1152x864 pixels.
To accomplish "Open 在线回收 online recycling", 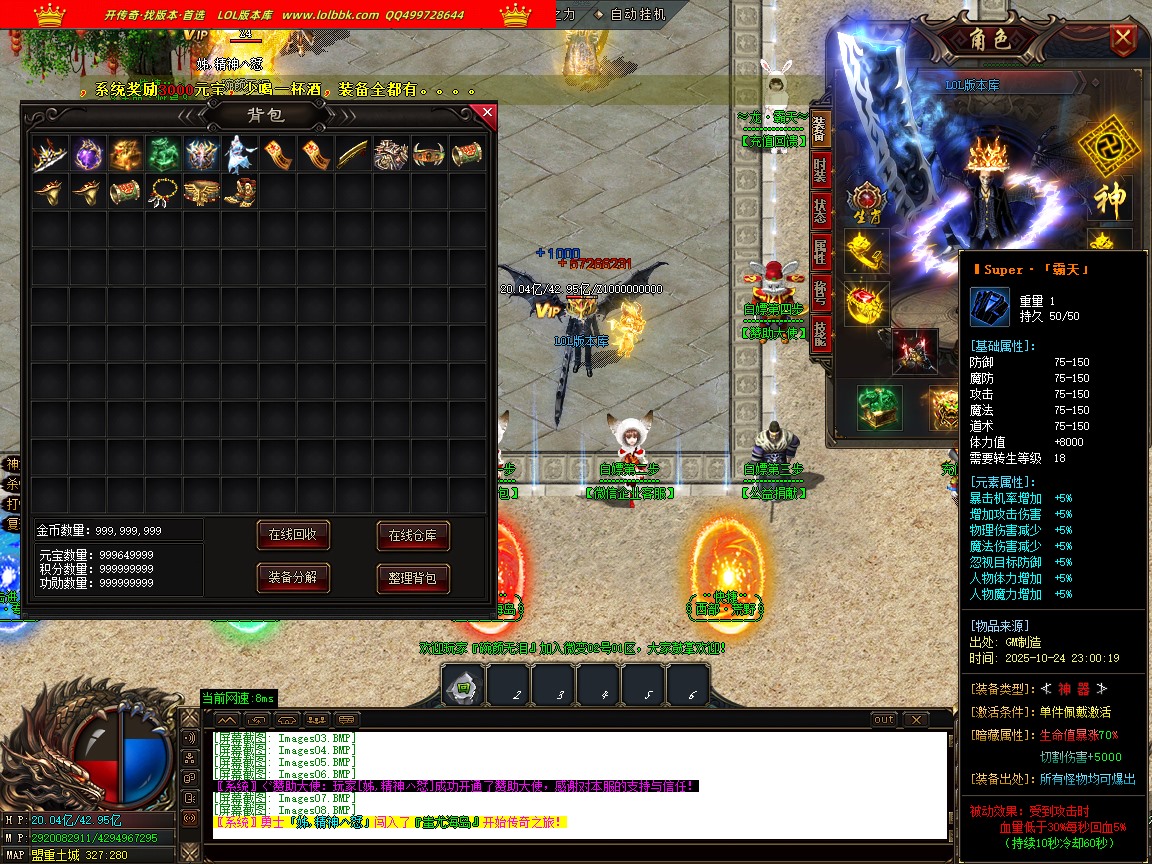I will pos(292,536).
